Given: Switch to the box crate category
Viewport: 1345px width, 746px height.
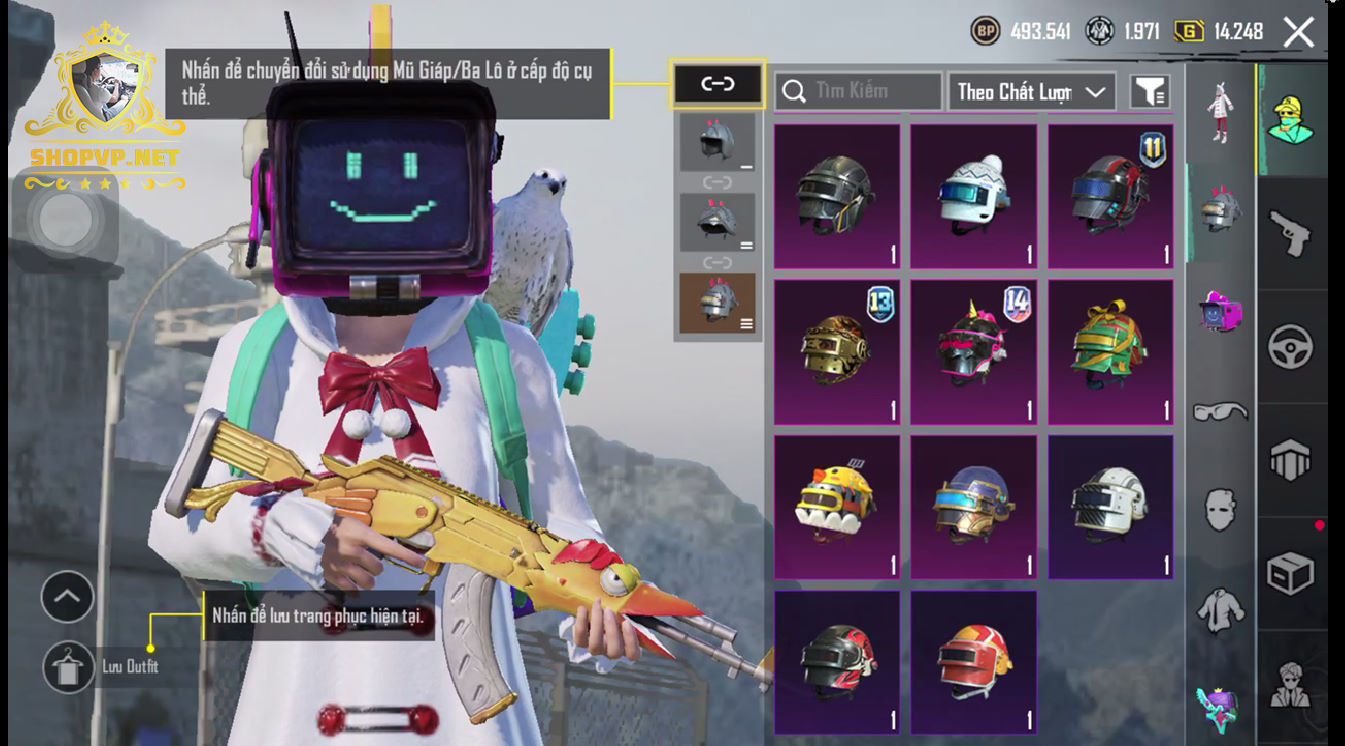Looking at the screenshot, I should [1290, 574].
